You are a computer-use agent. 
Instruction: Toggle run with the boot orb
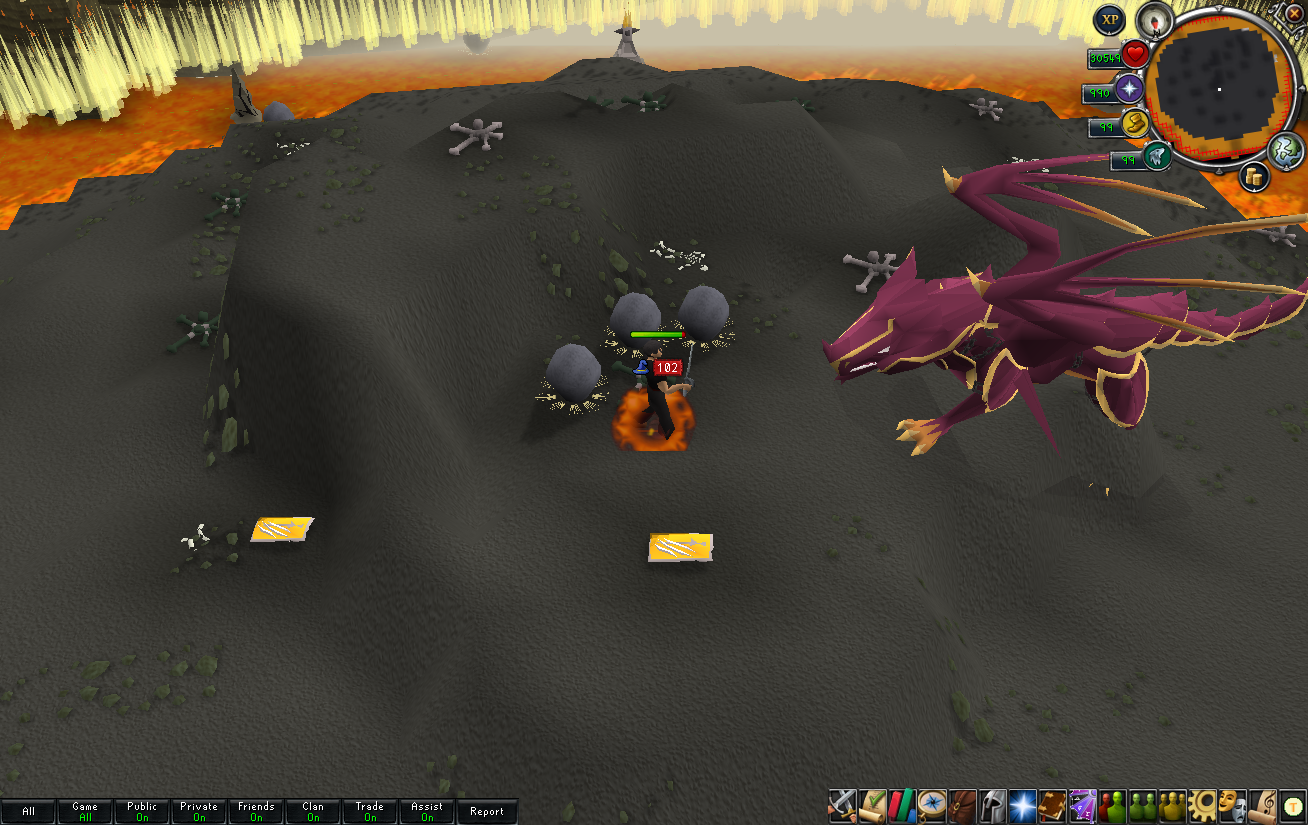tap(1134, 123)
